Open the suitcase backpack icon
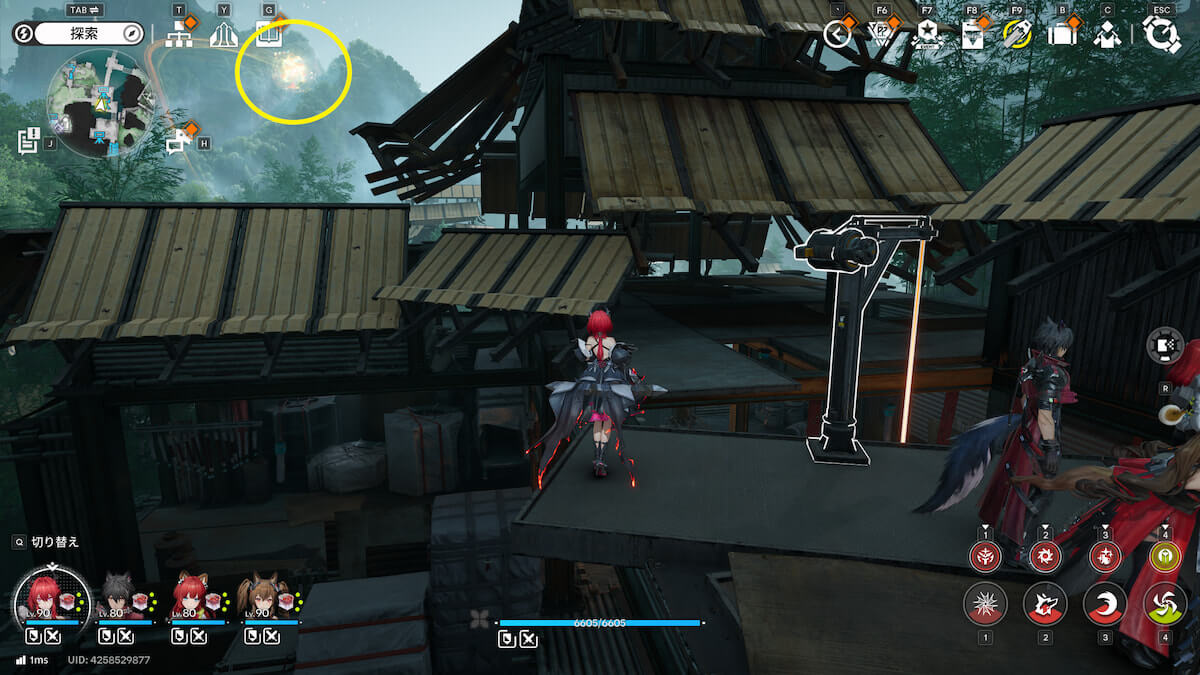This screenshot has width=1200, height=675. pyautogui.click(x=1061, y=35)
